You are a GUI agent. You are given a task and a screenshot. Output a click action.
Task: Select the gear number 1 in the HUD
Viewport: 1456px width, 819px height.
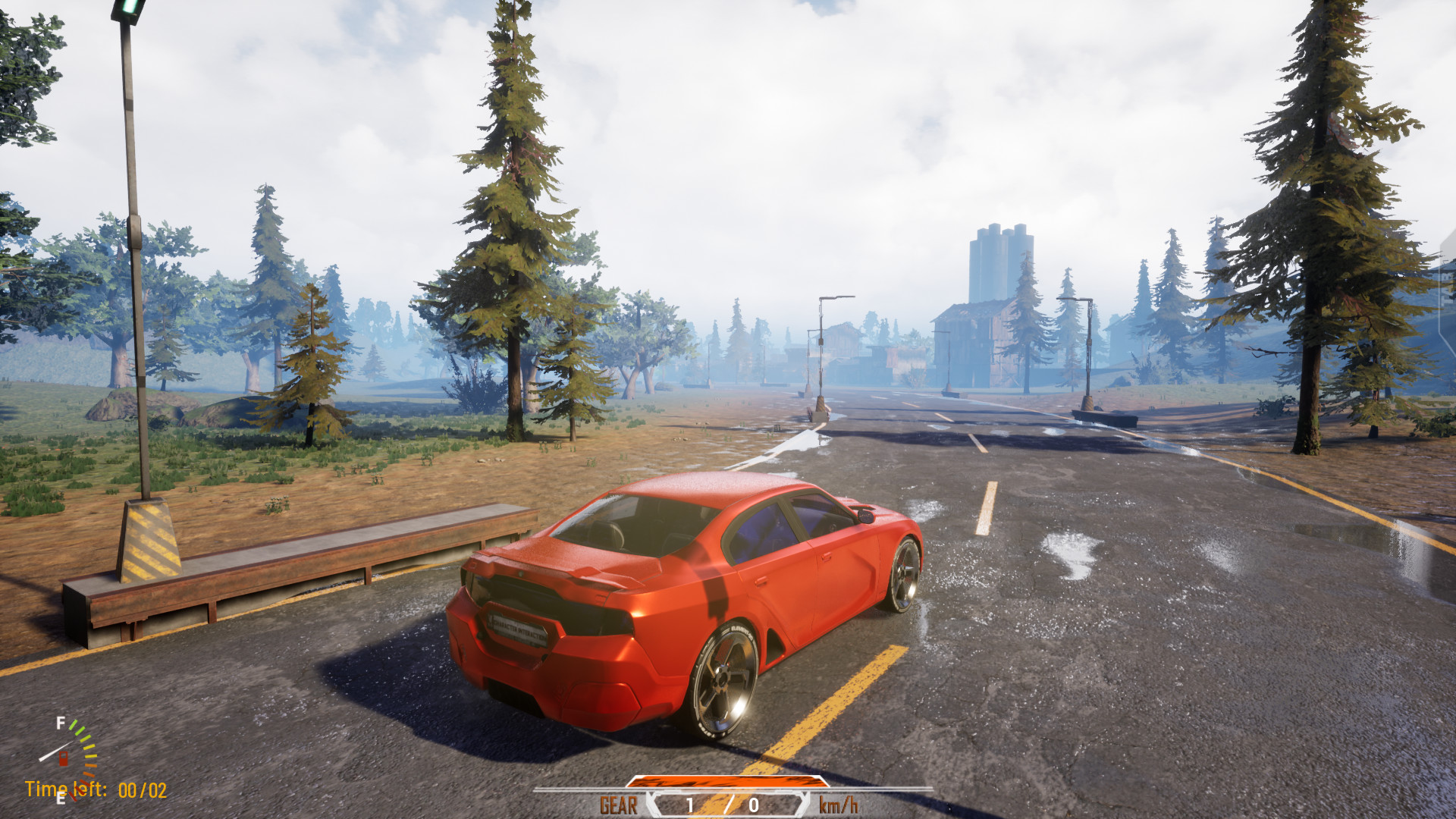(689, 805)
